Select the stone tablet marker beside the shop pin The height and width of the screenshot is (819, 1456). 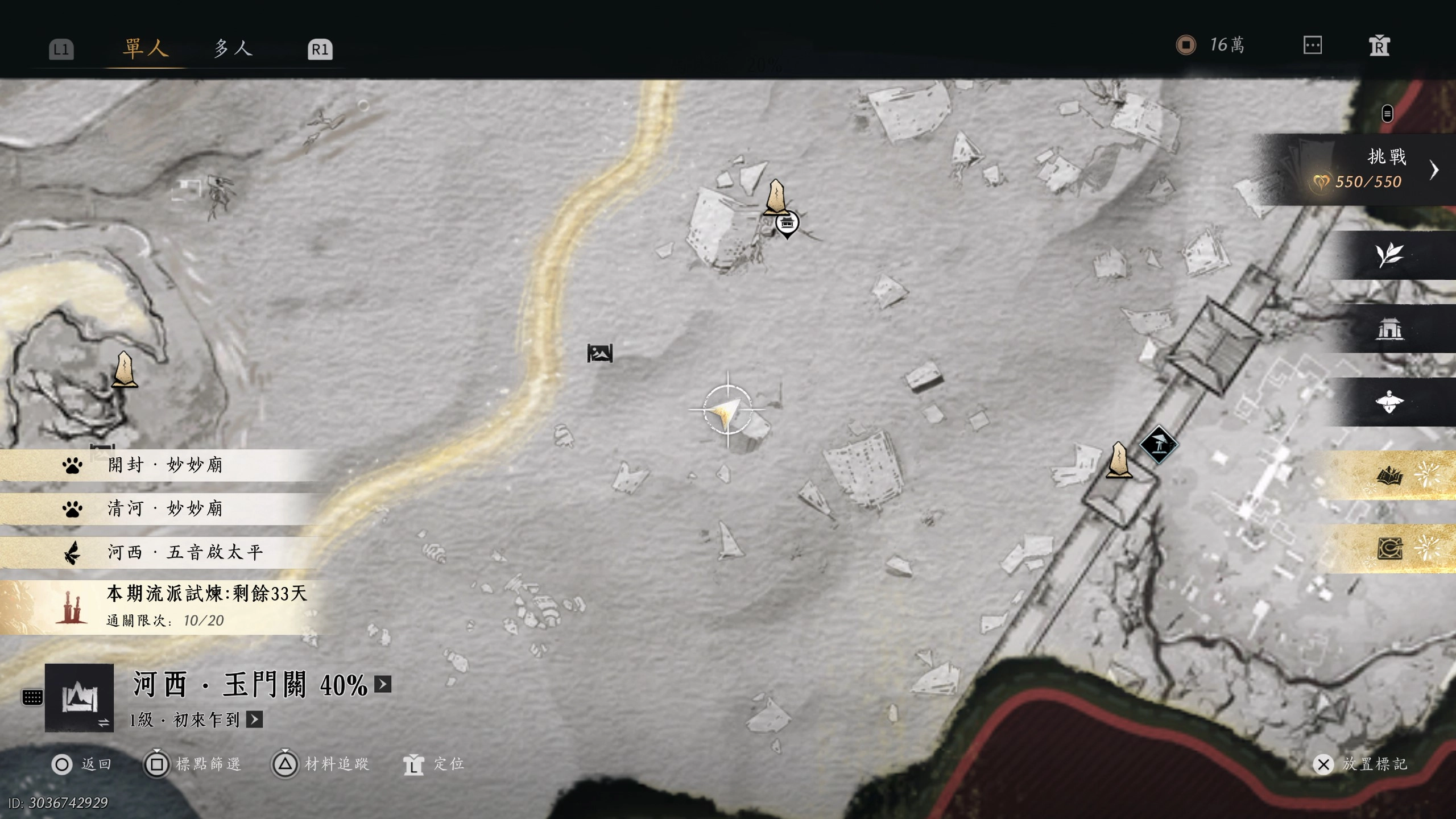776,197
